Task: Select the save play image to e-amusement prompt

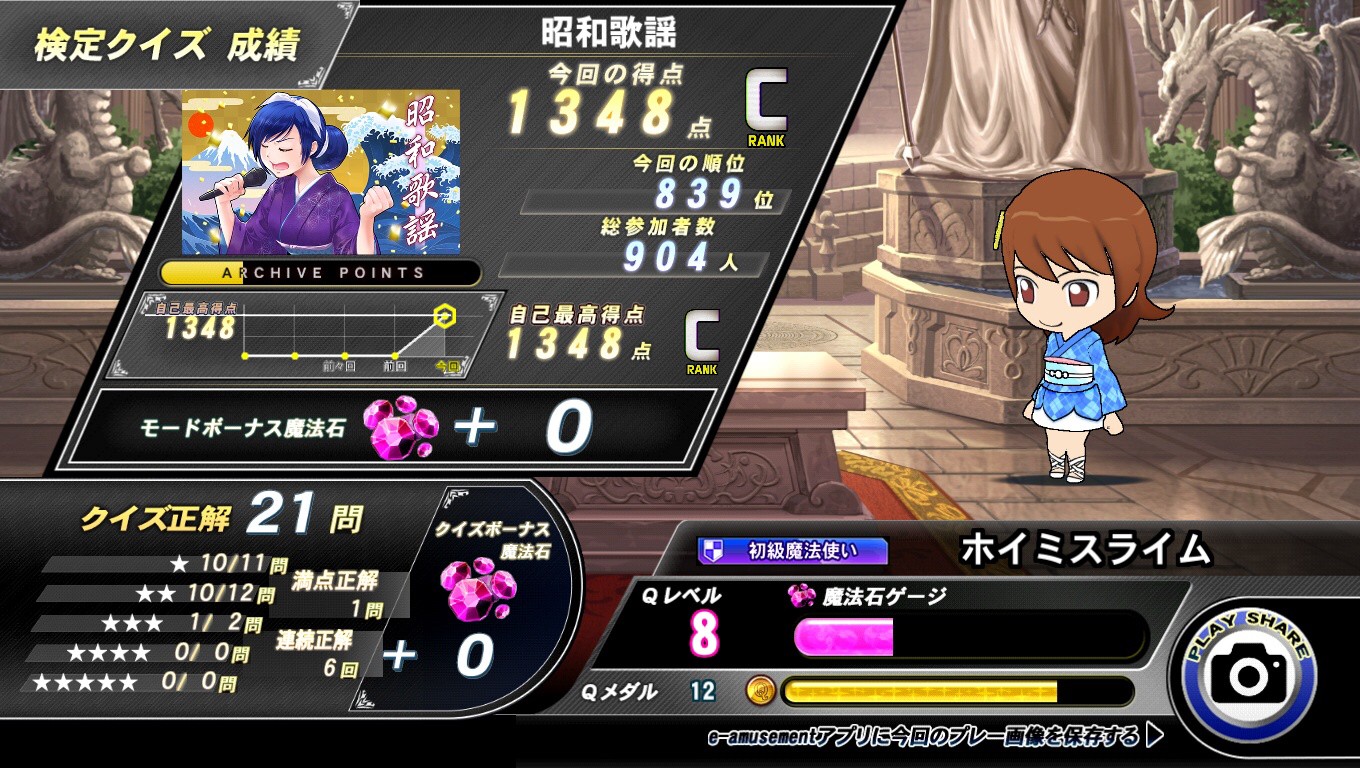Action: point(934,738)
